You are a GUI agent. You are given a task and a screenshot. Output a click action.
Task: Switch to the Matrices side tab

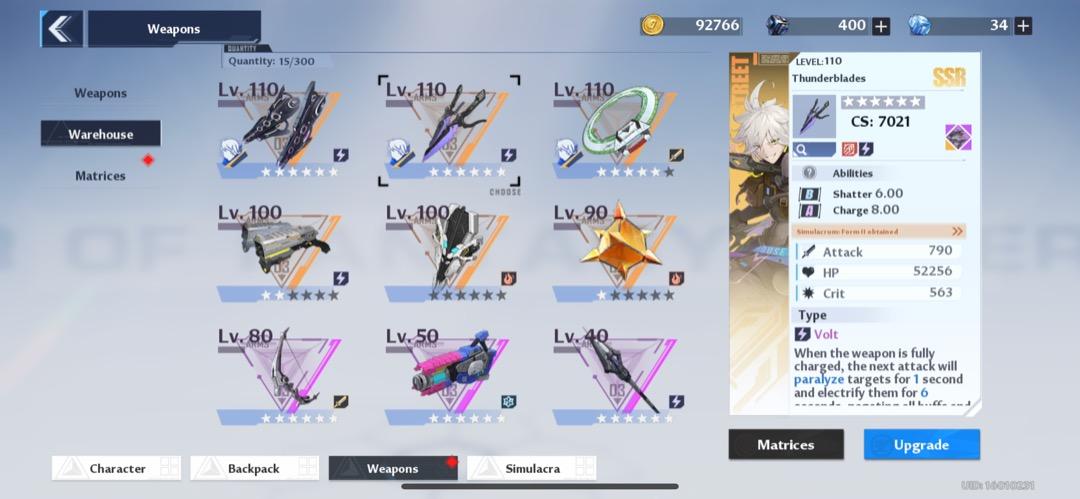100,176
